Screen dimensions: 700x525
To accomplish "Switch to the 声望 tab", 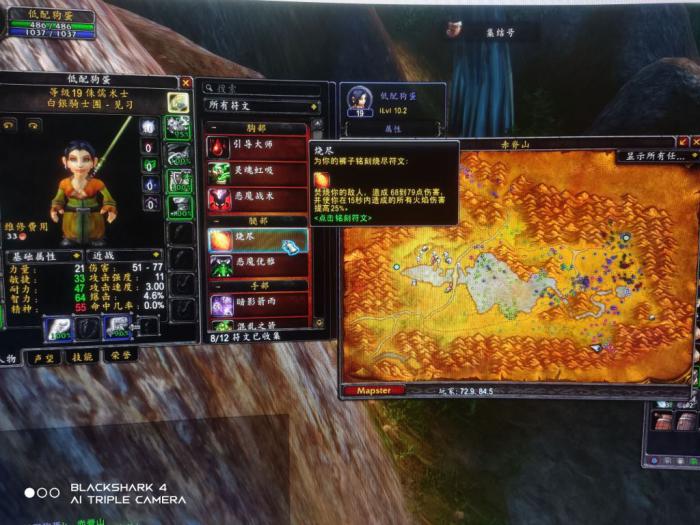I will pyautogui.click(x=44, y=358).
